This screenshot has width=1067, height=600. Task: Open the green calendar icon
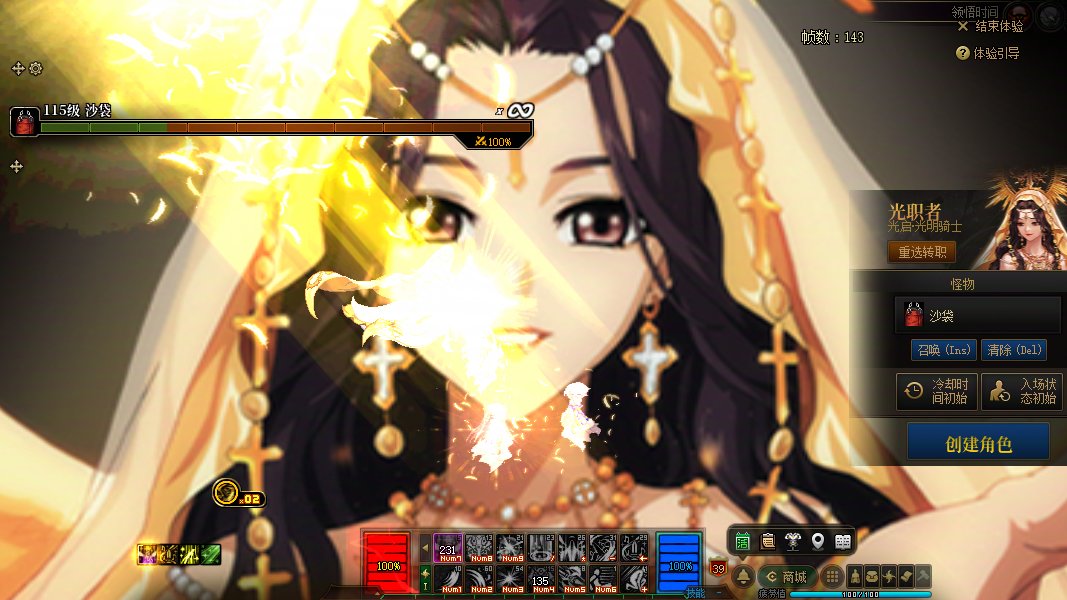click(x=743, y=541)
